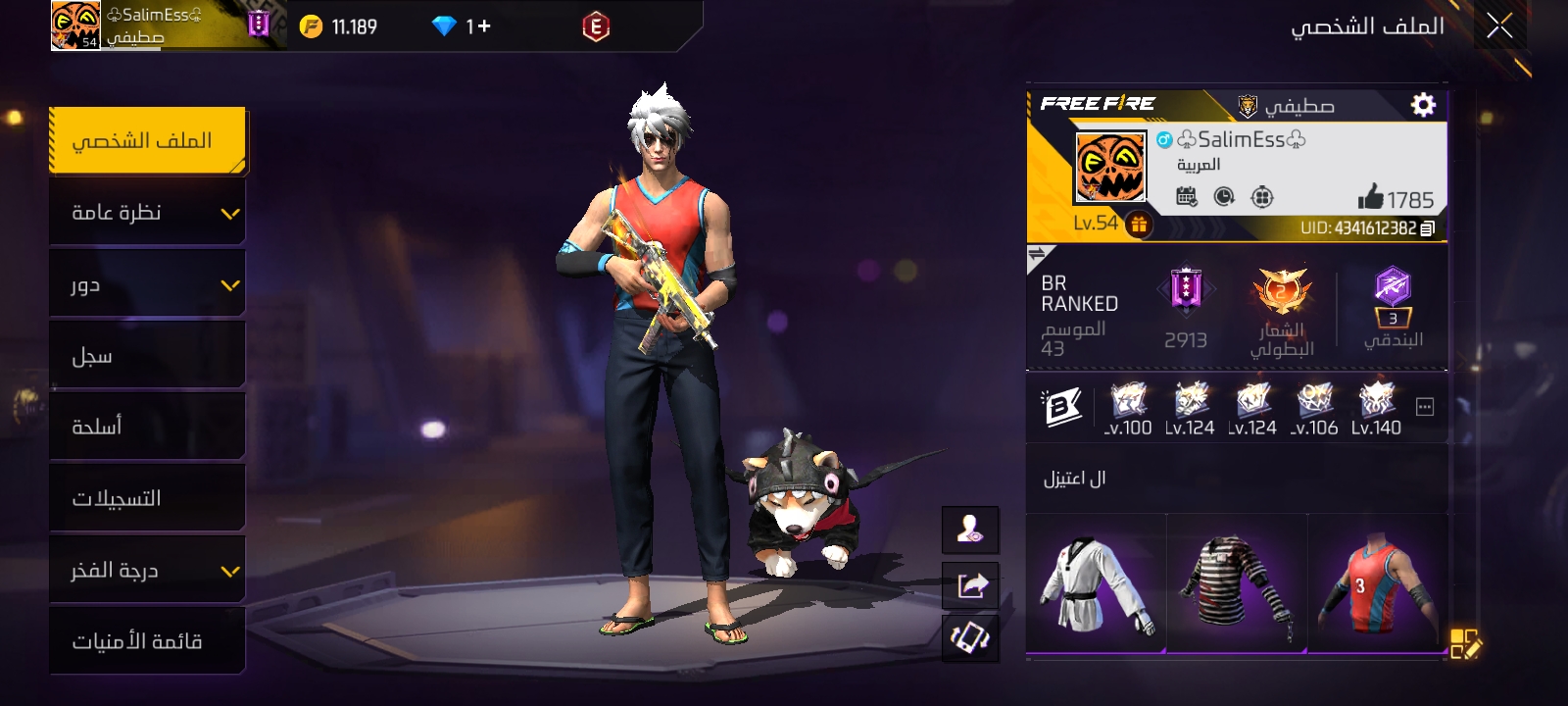Open the التسجيلات recordings section
This screenshot has width=1568, height=706.
(147, 498)
